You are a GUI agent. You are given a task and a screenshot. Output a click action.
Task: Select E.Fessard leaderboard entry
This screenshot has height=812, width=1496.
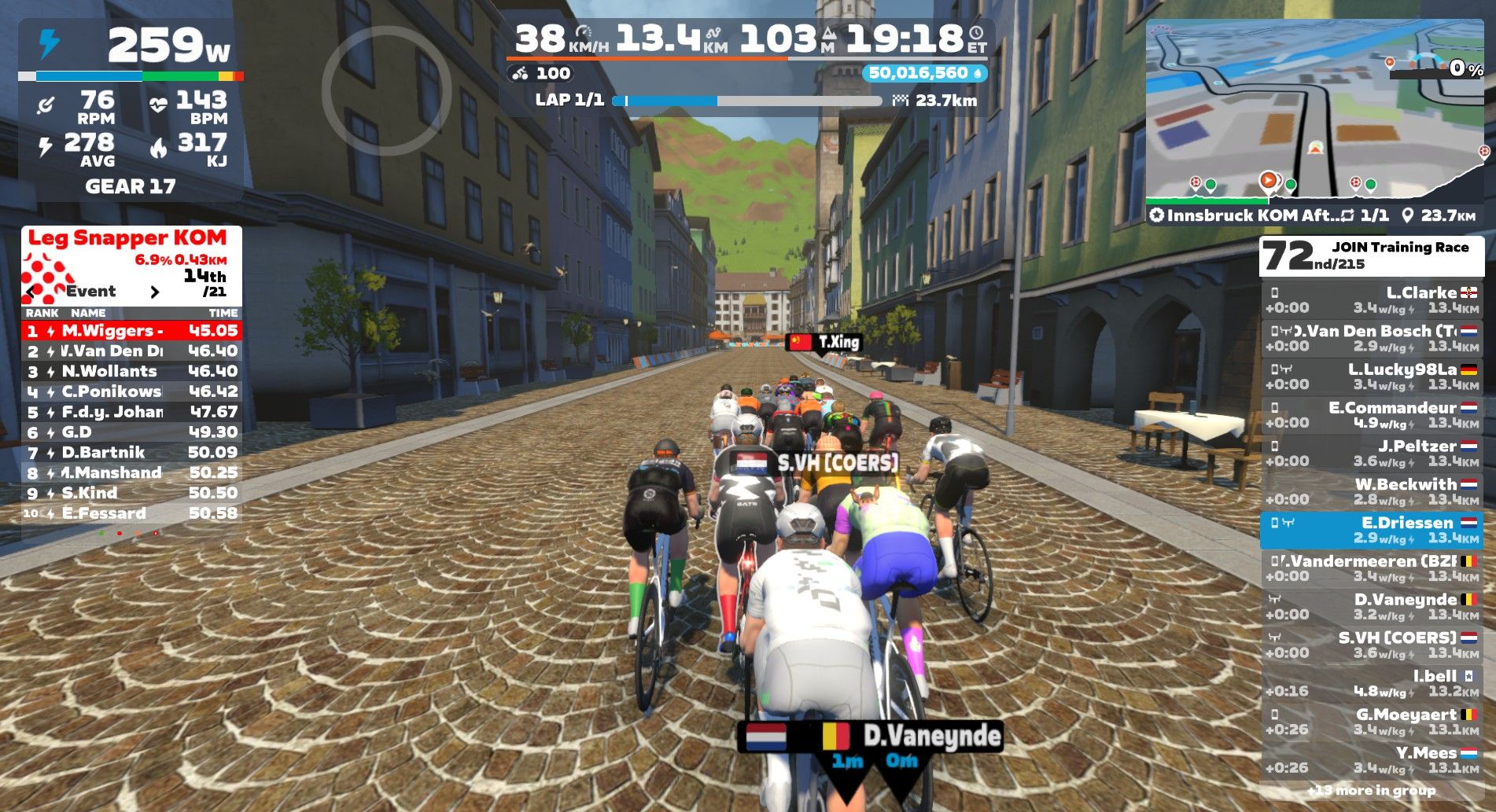[x=131, y=513]
